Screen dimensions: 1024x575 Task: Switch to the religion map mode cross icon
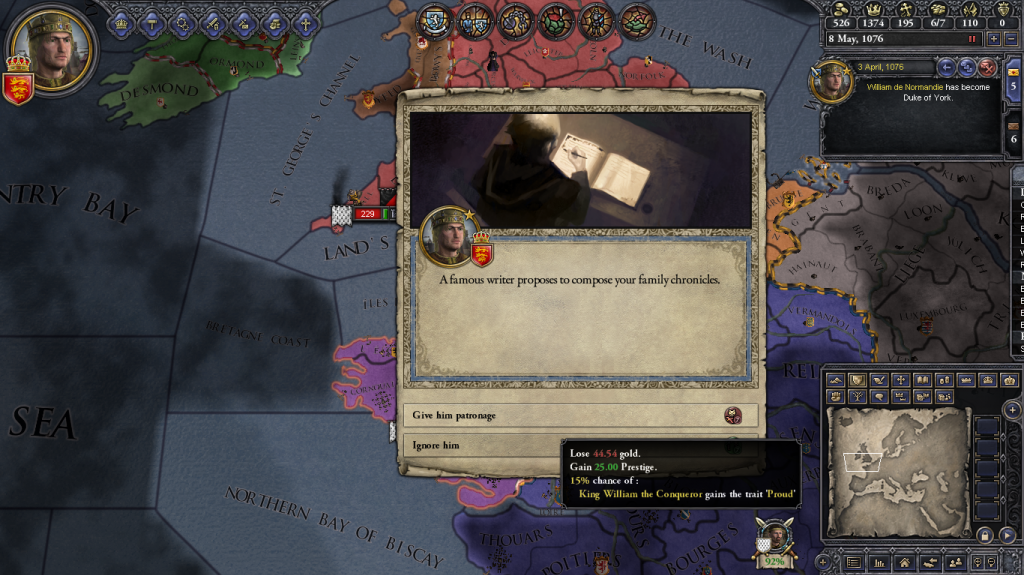tap(900, 380)
